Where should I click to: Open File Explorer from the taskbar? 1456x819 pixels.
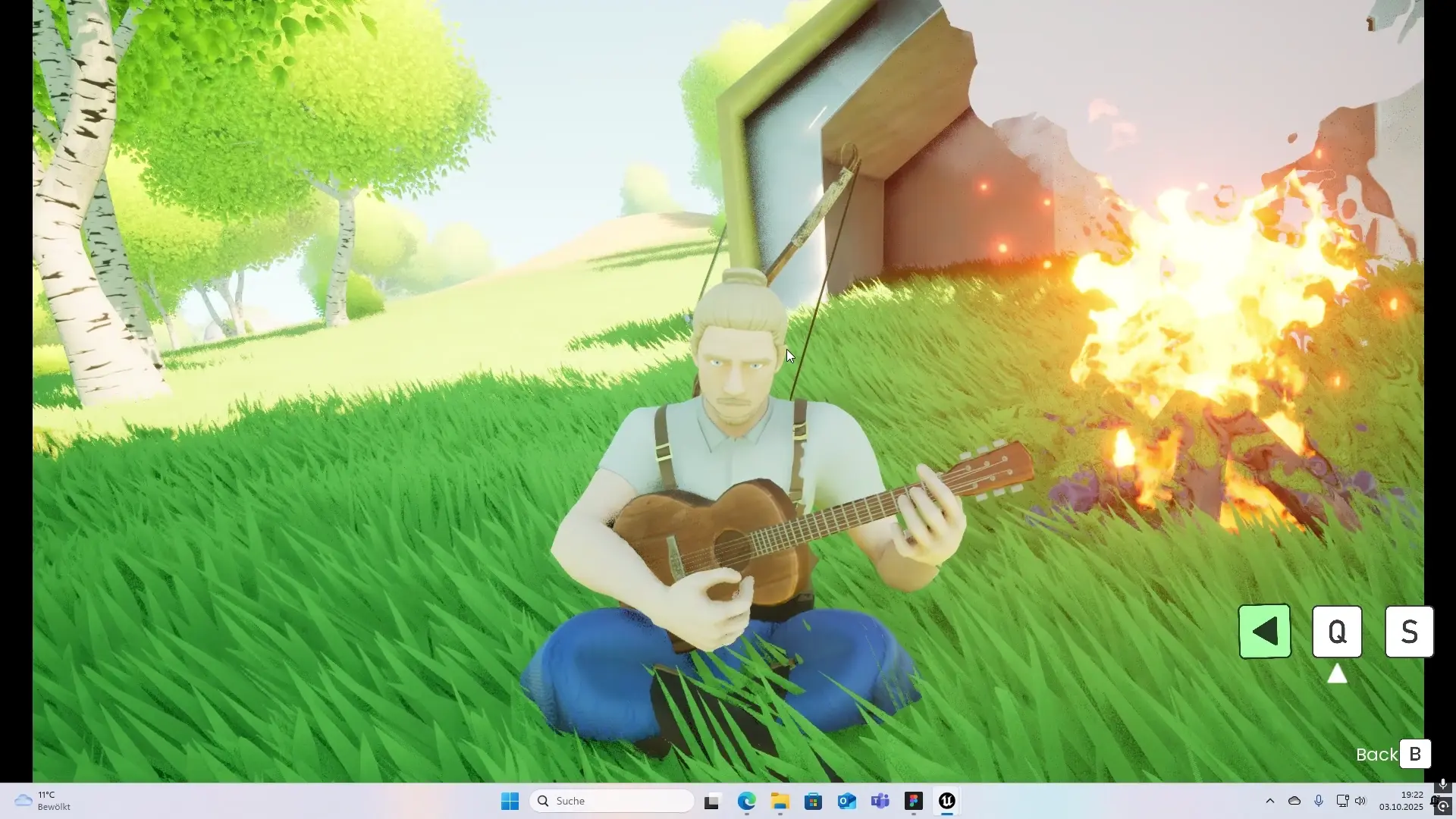point(780,800)
